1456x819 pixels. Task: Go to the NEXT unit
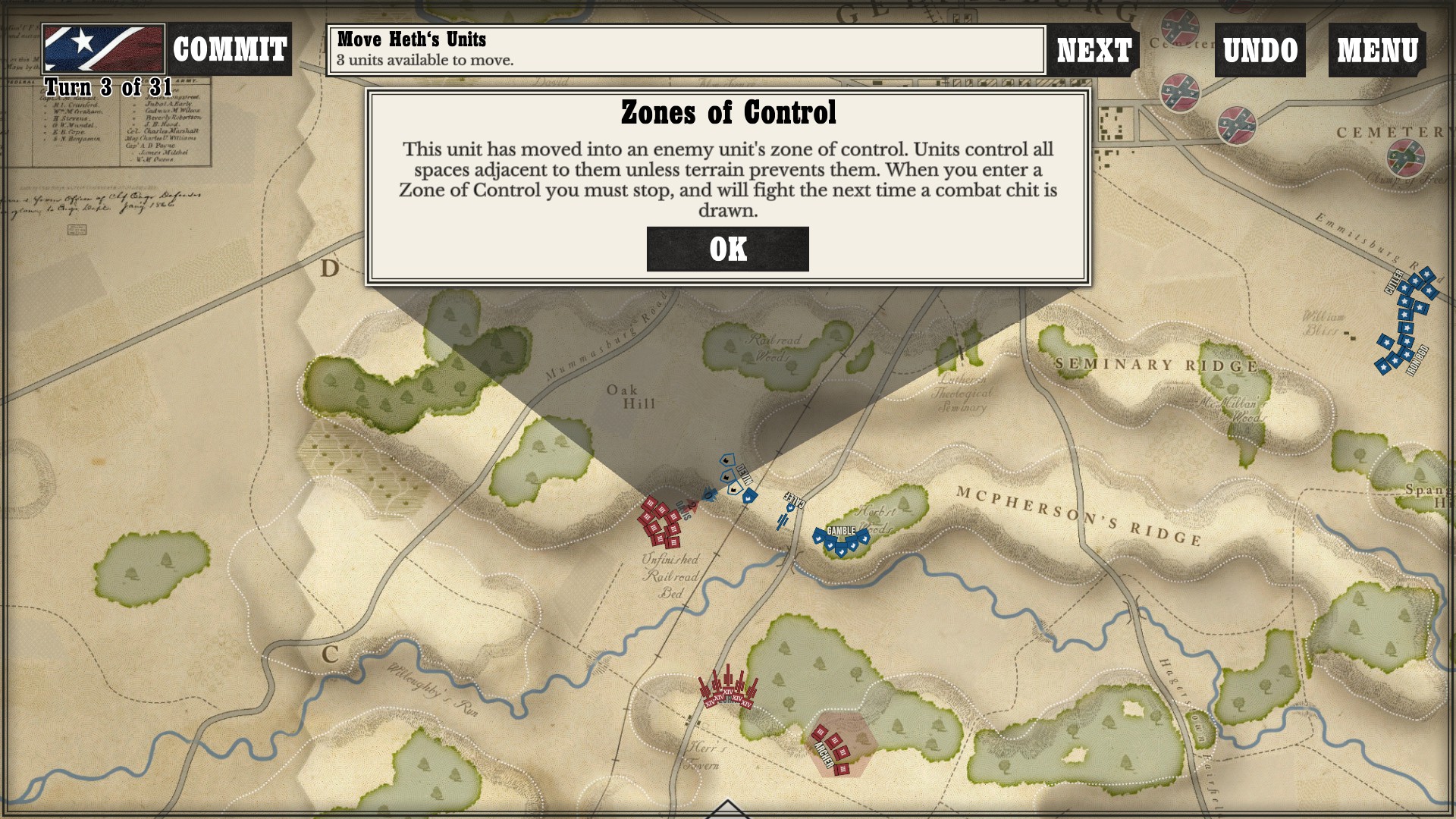point(1094,50)
